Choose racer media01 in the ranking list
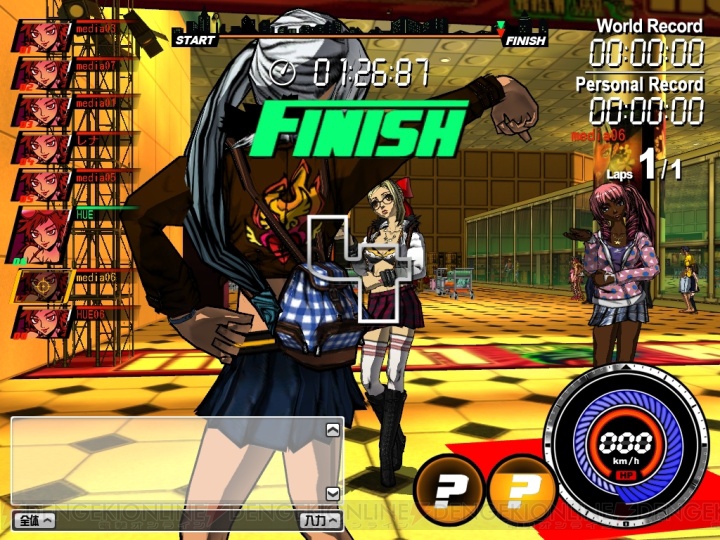This screenshot has height=540, width=720. pyautogui.click(x=42, y=110)
